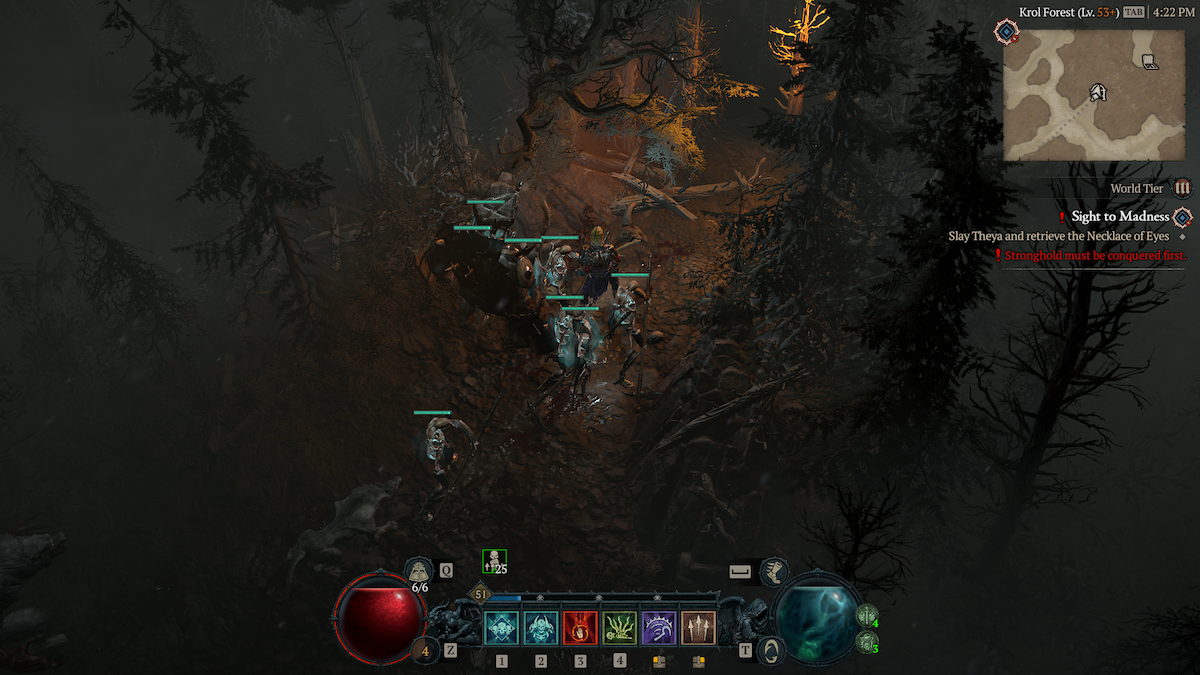Activate the evade boot icon
The height and width of the screenshot is (675, 1200).
tap(773, 572)
